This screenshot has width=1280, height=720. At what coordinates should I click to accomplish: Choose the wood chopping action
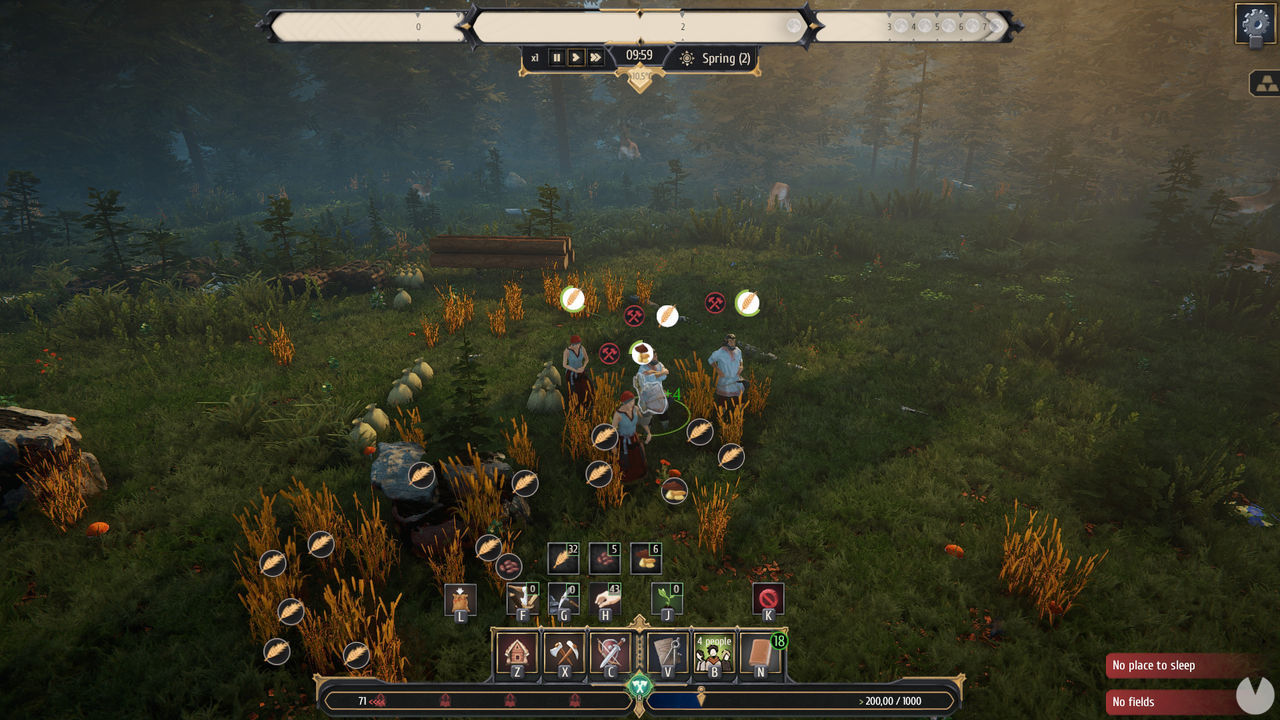522,599
